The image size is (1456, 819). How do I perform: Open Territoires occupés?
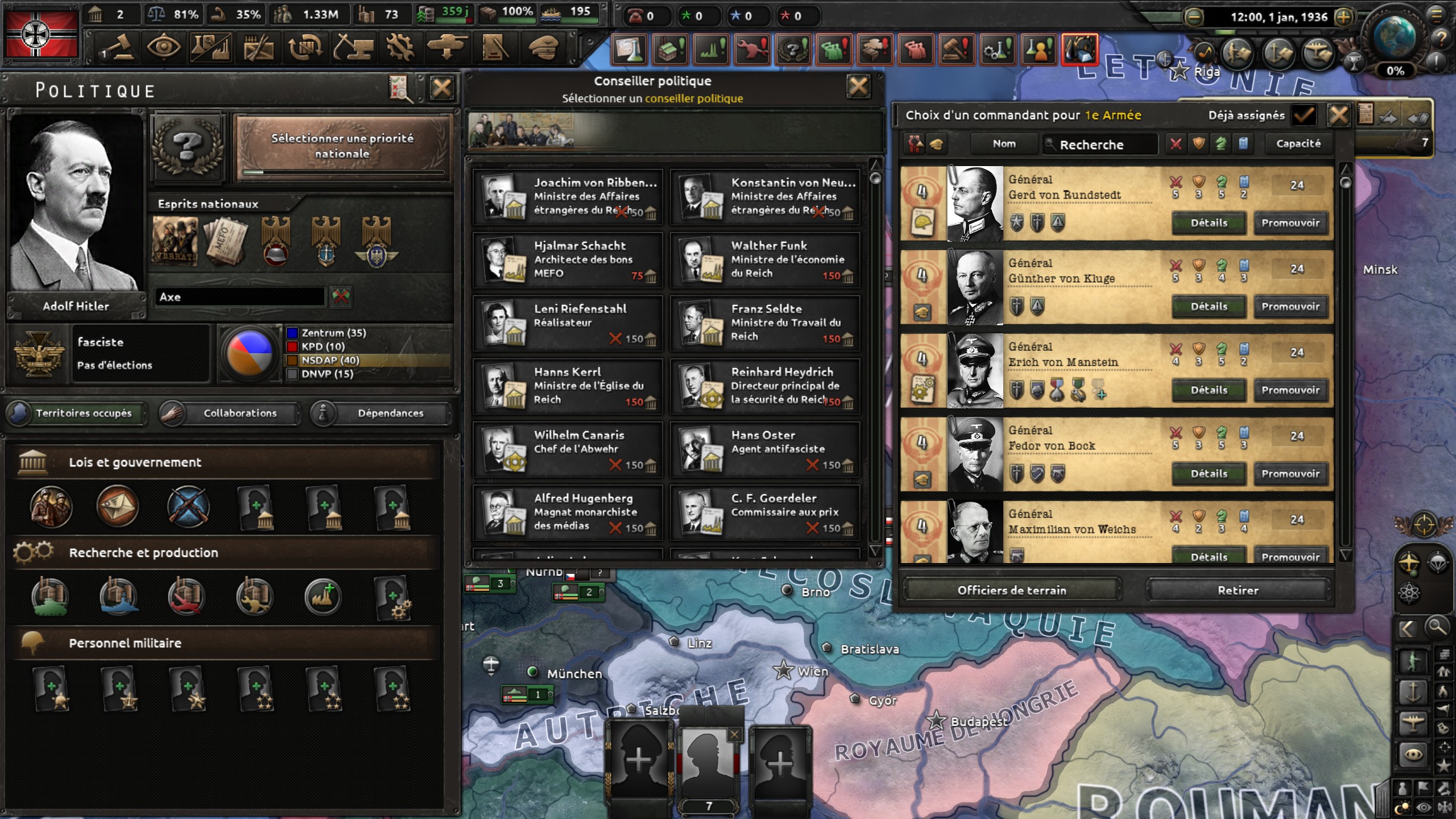pyautogui.click(x=76, y=413)
